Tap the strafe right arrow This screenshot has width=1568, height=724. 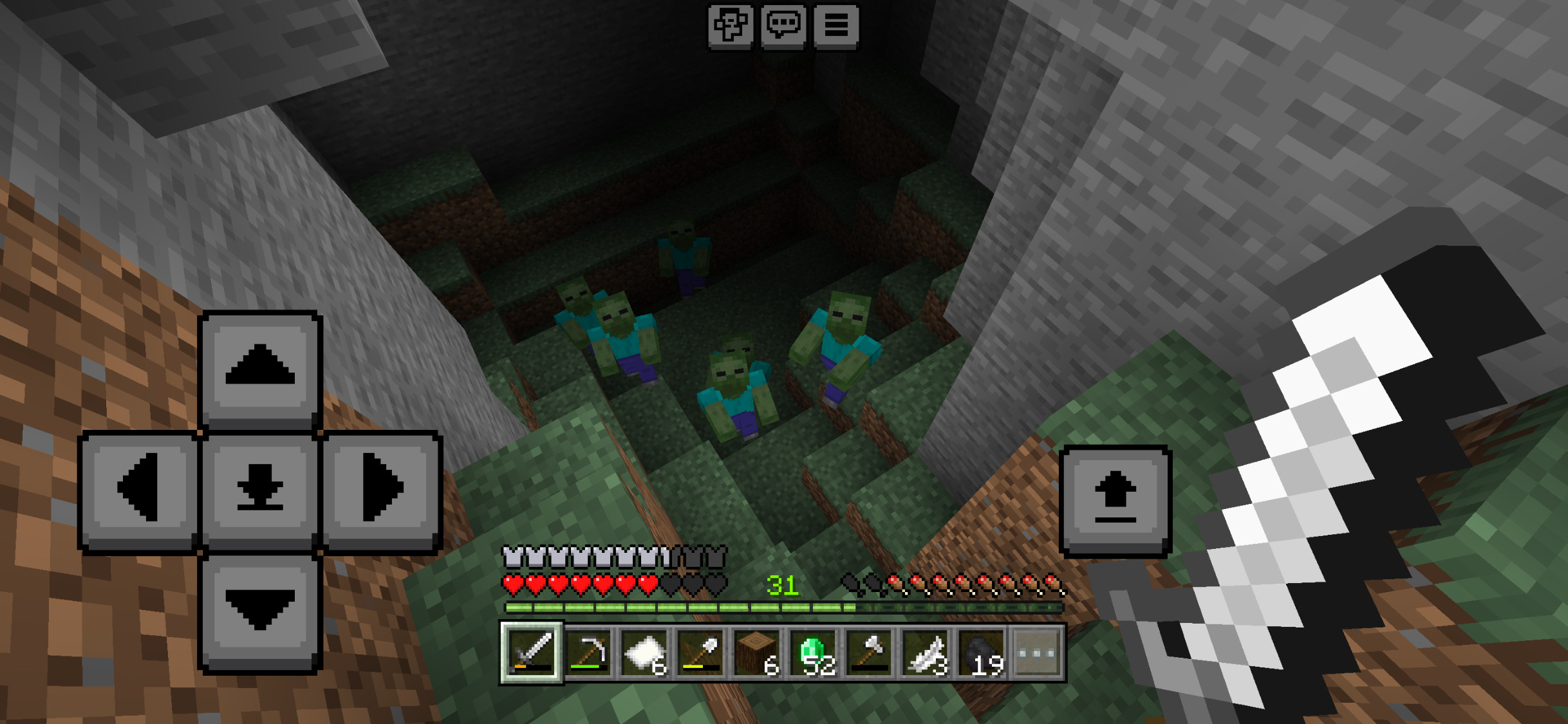(382, 488)
